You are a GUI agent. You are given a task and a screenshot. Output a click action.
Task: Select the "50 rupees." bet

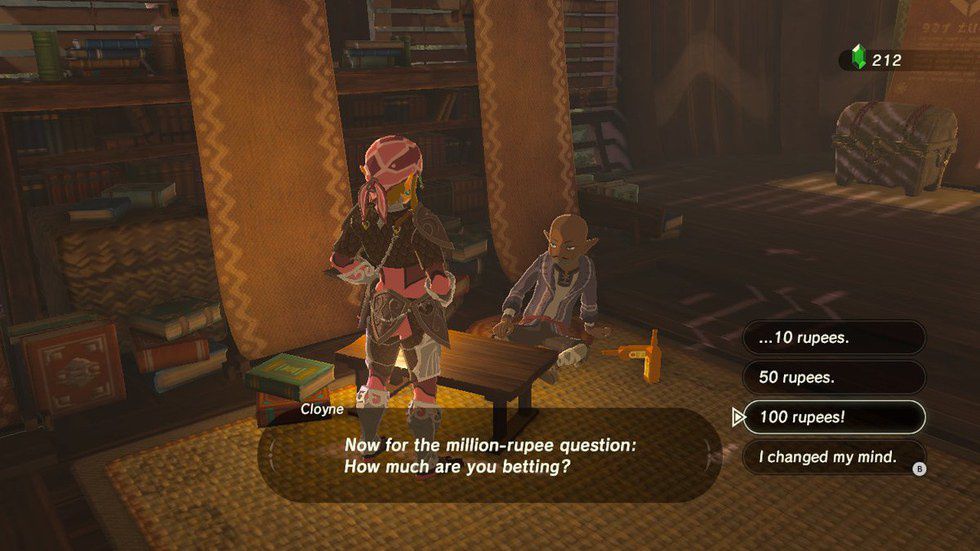835,378
